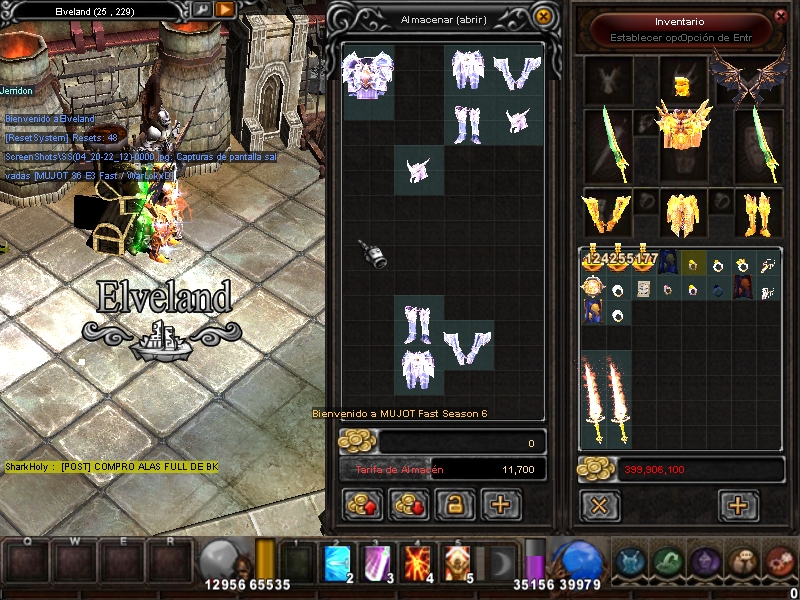
Task: Choose the equipped golden gloves slot
Action: point(607,212)
